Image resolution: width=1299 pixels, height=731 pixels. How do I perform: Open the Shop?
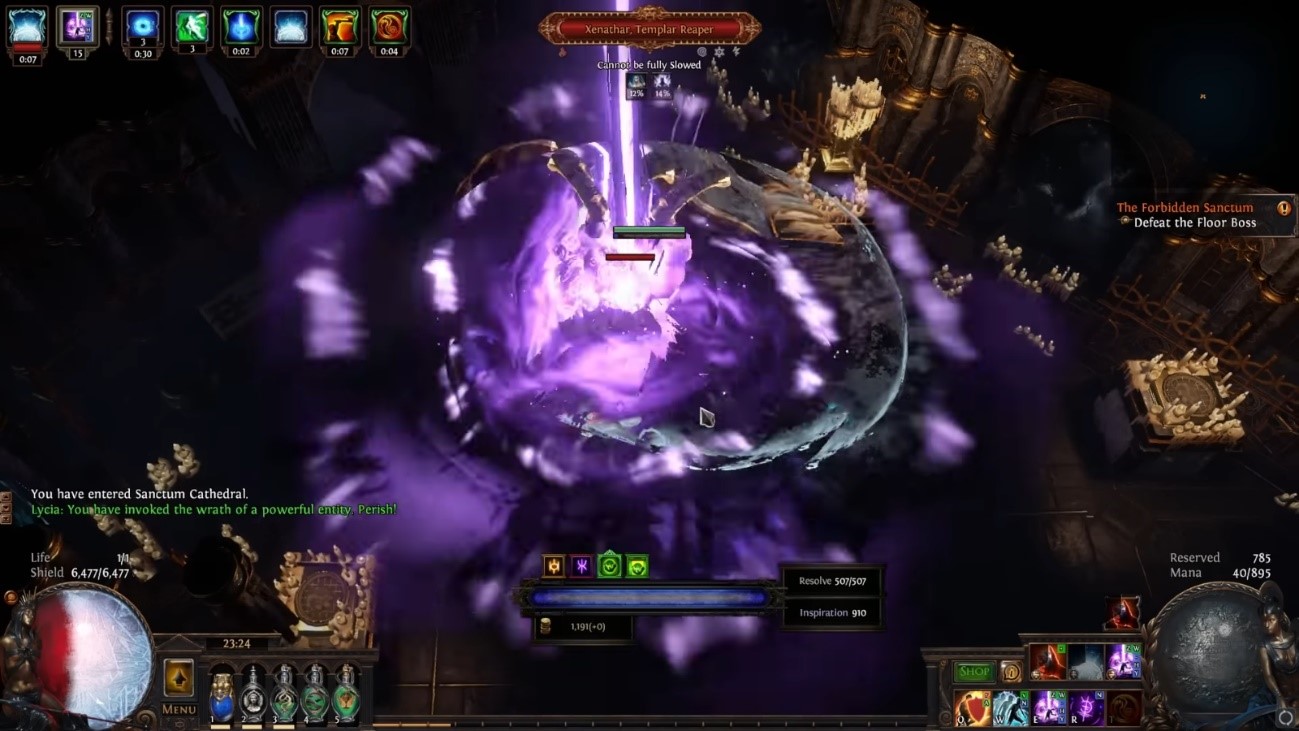click(974, 672)
